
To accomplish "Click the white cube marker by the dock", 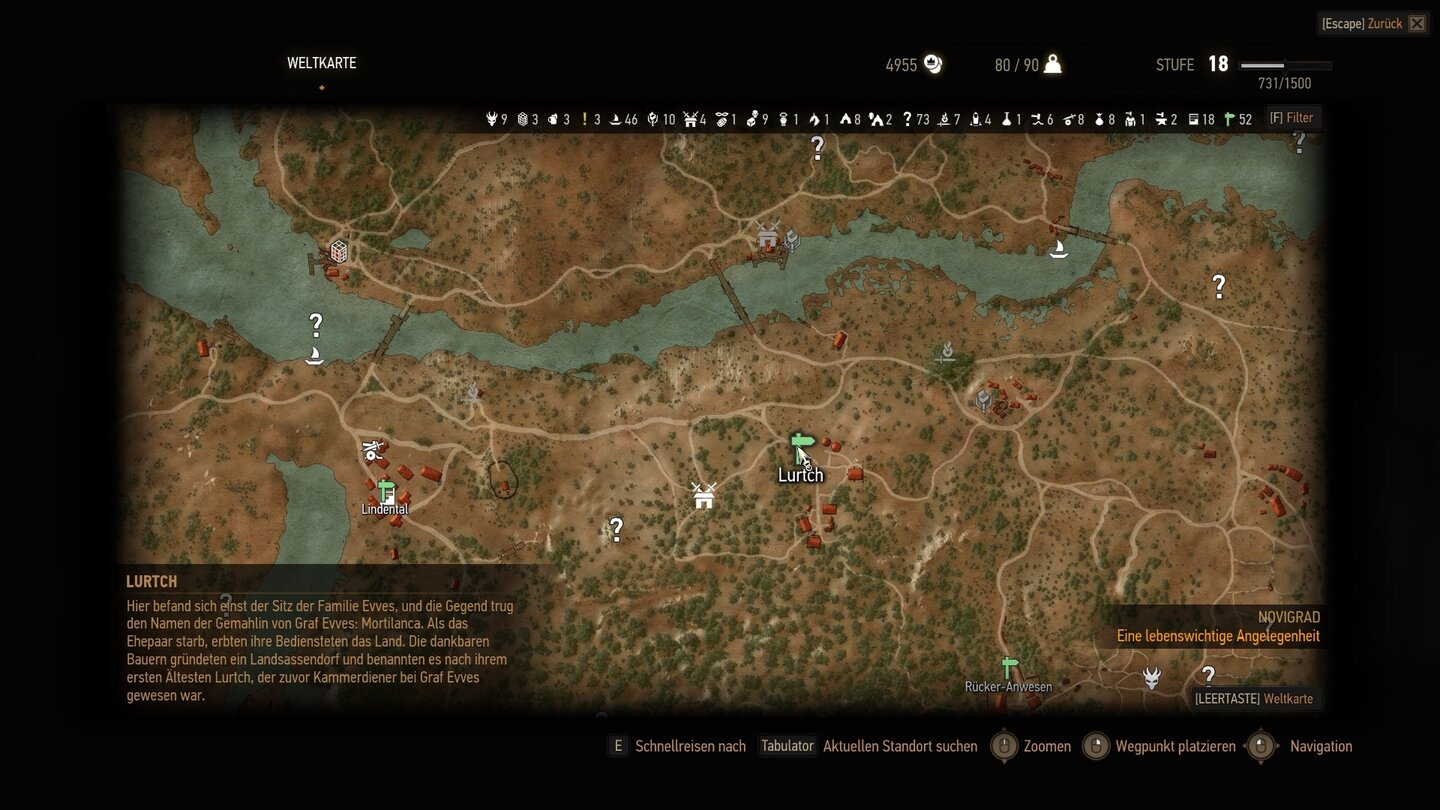I will coord(339,251).
